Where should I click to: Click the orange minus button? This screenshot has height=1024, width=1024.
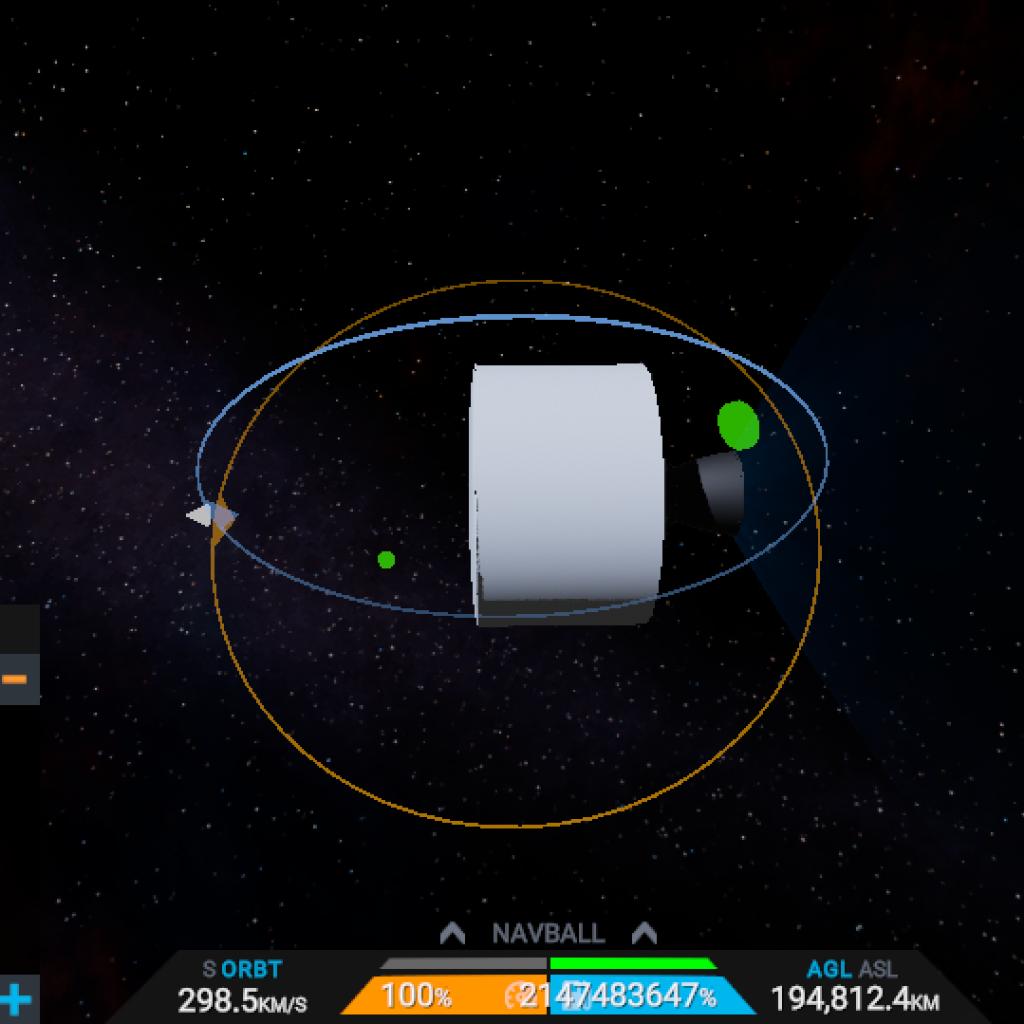tap(15, 679)
